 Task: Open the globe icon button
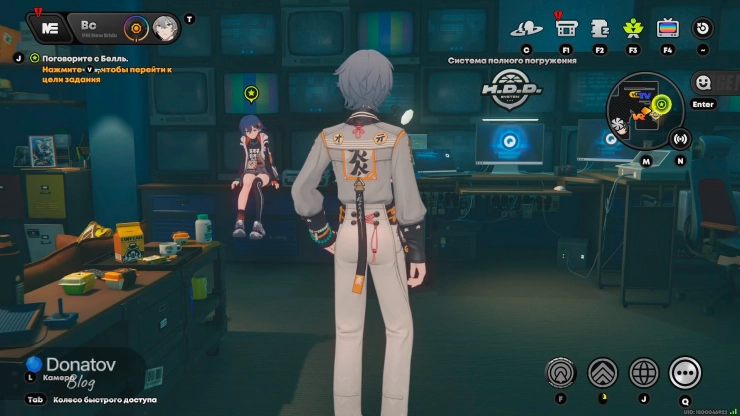[x=643, y=372]
